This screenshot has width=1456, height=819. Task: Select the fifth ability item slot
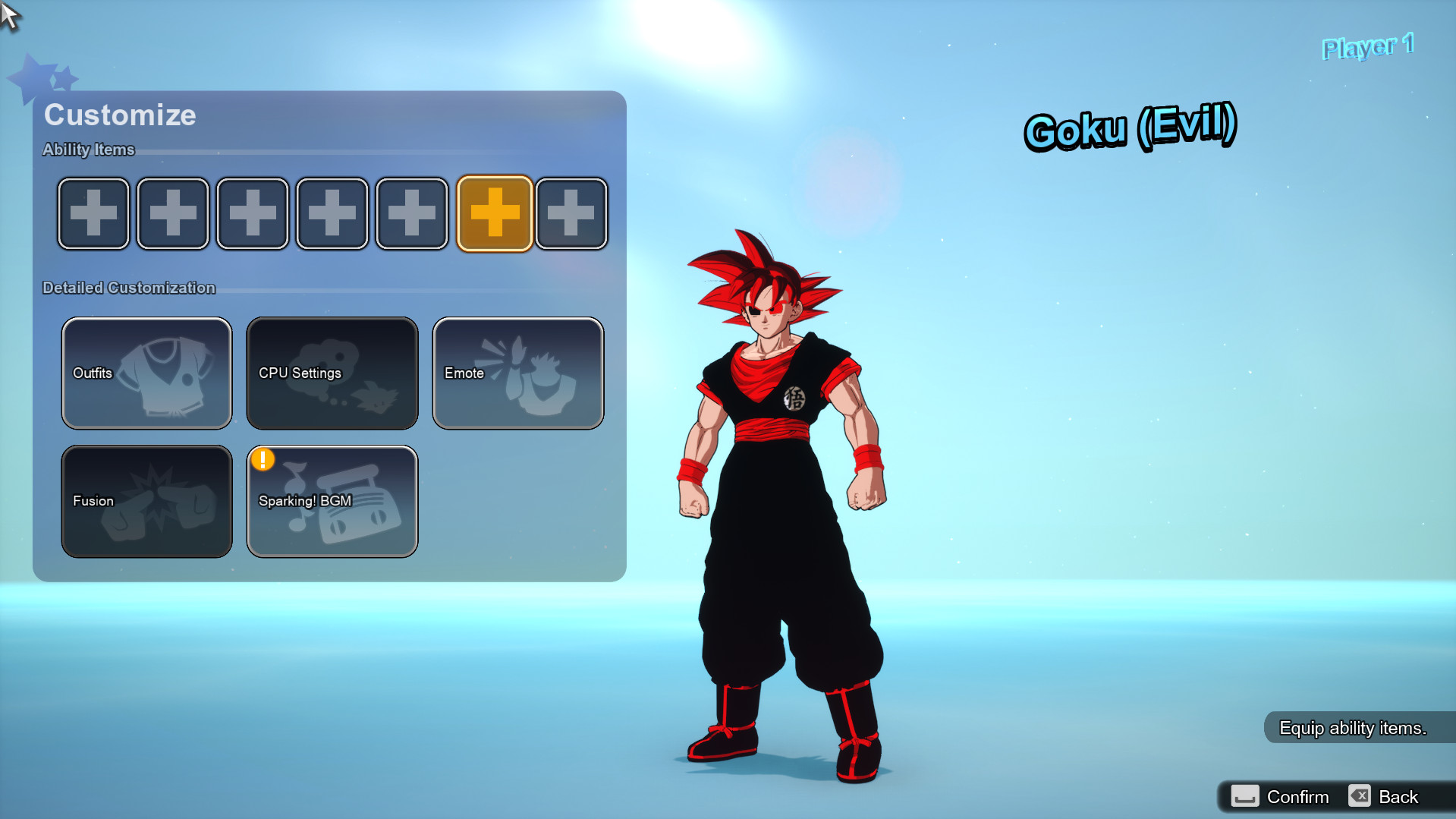coord(411,213)
